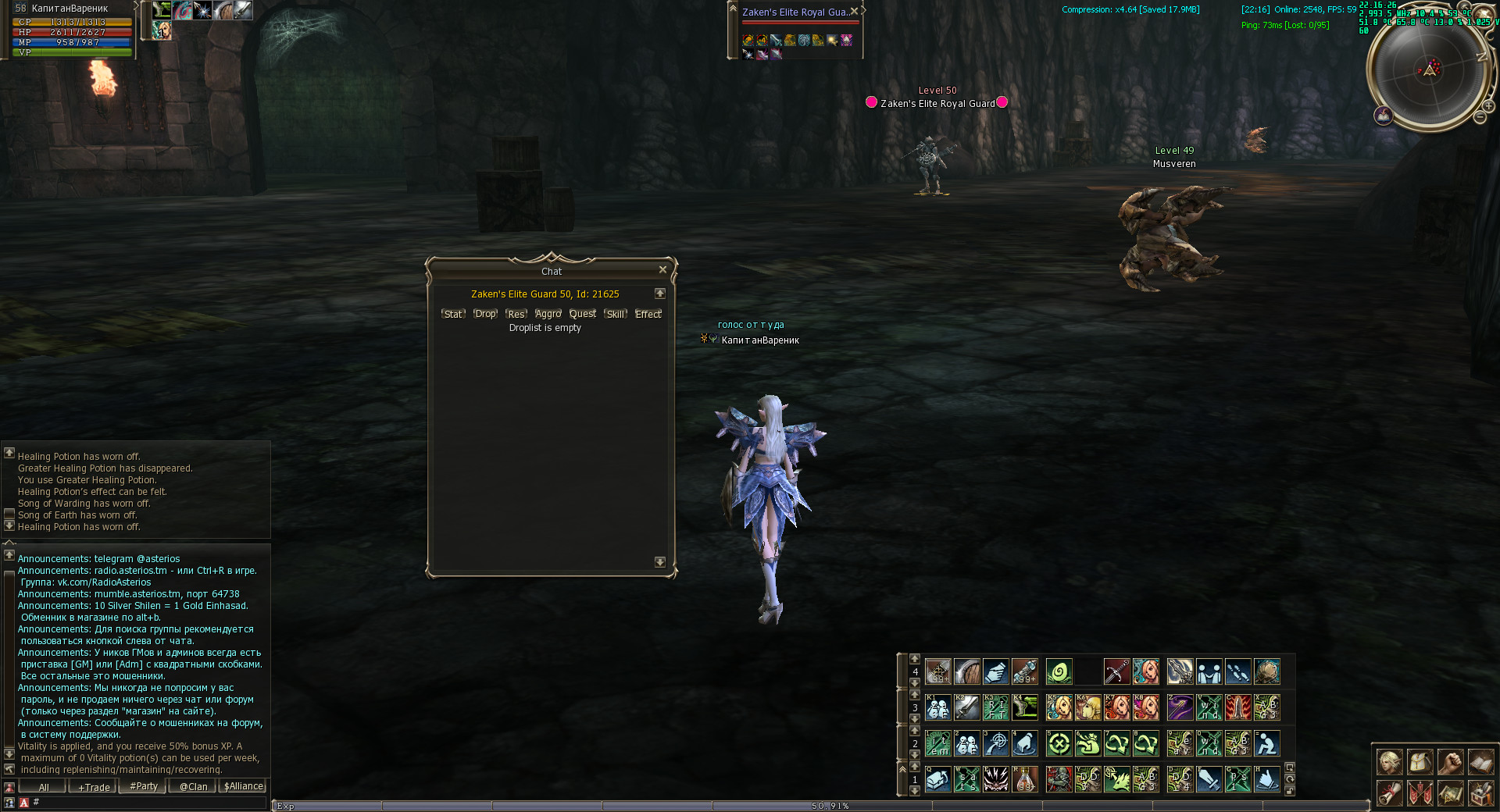Show the Quest tab in the info window
The width and height of the screenshot is (1500, 812).
583,314
